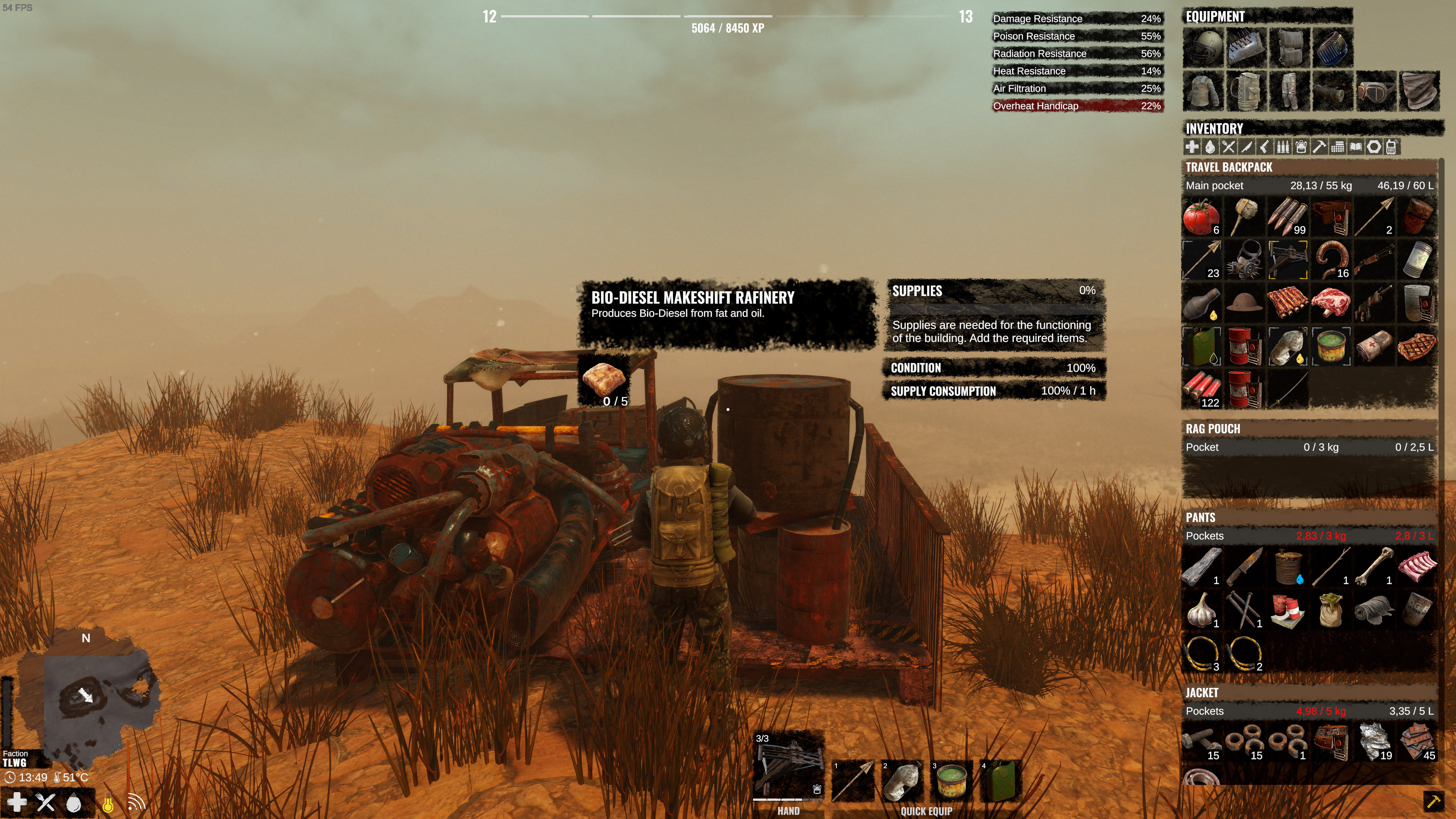This screenshot has width=1456, height=819.
Task: Click the pistol weapons inventory filter
Action: click(1265, 147)
